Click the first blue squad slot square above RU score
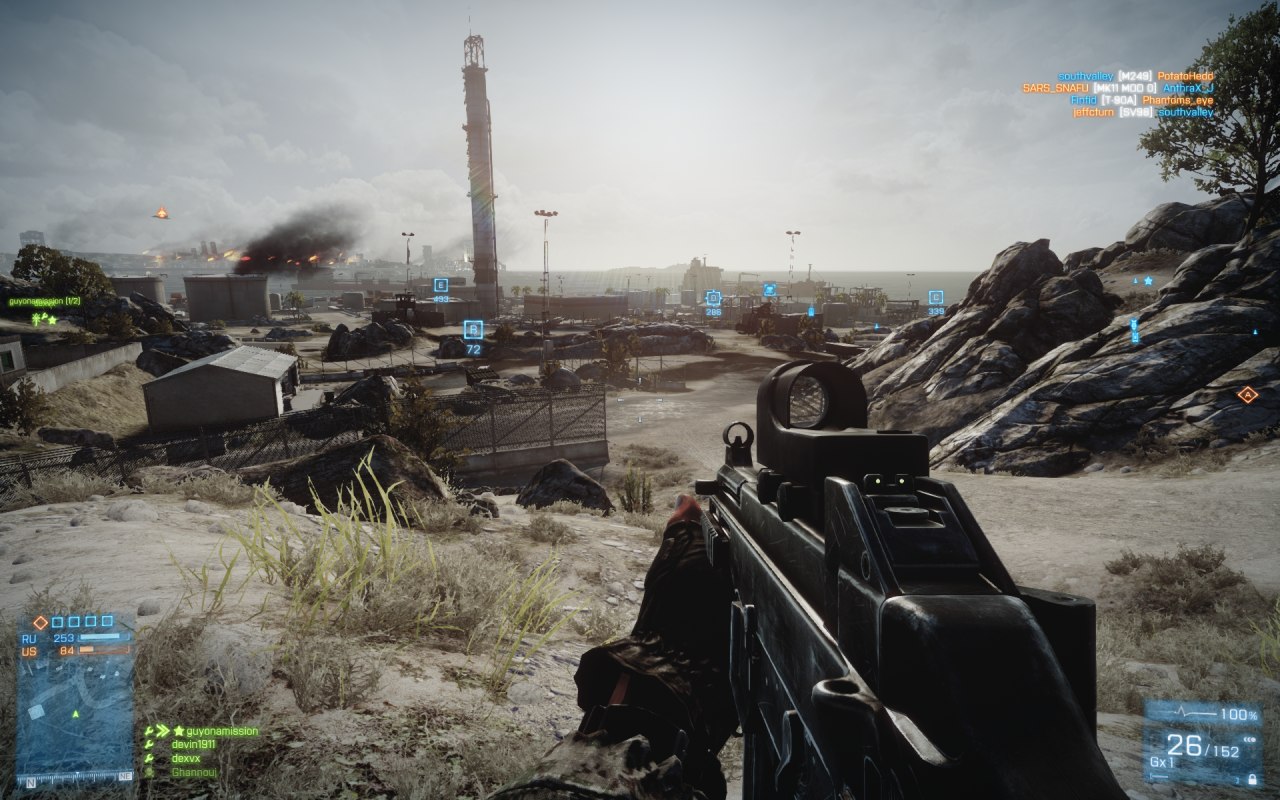The height and width of the screenshot is (800, 1280). (x=57, y=621)
